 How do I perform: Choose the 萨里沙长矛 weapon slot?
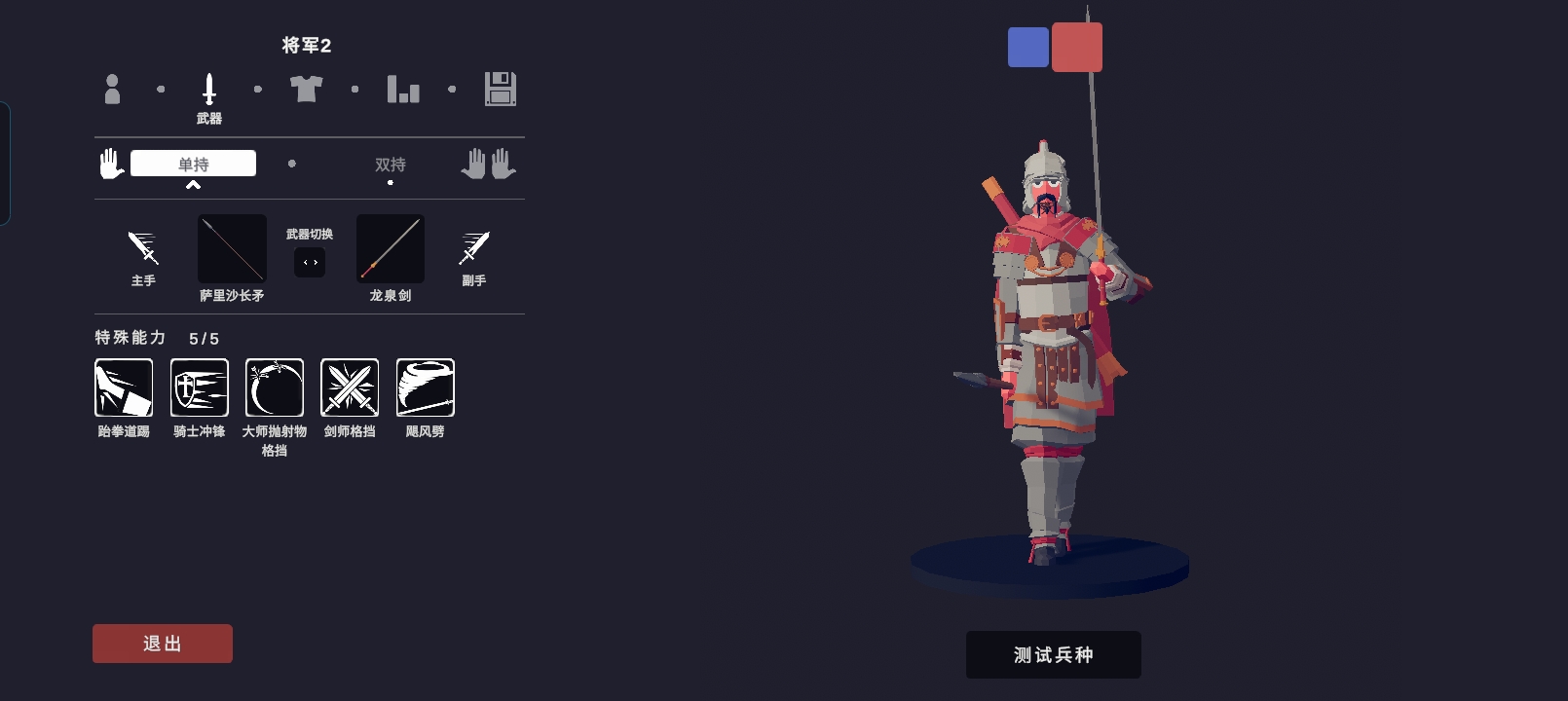pyautogui.click(x=232, y=248)
